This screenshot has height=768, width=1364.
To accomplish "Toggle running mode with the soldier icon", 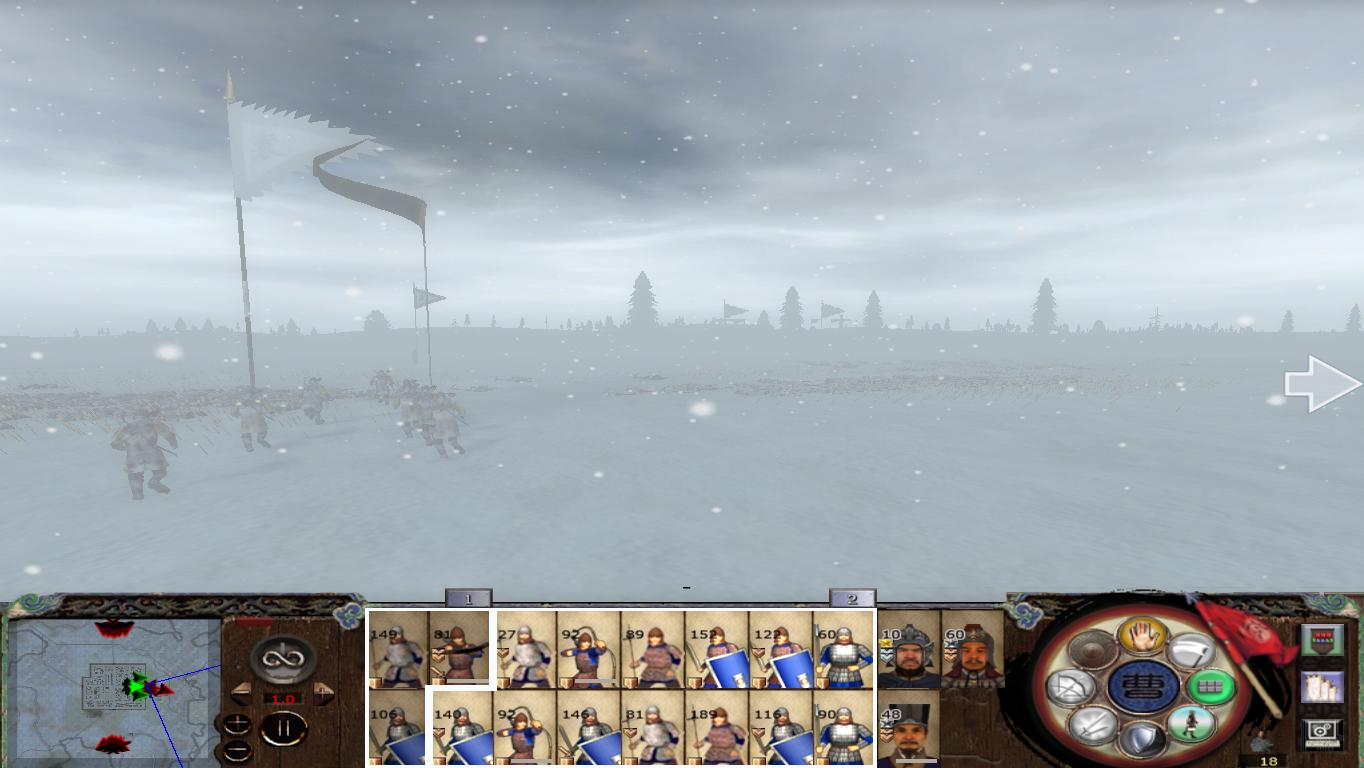I will 1191,724.
